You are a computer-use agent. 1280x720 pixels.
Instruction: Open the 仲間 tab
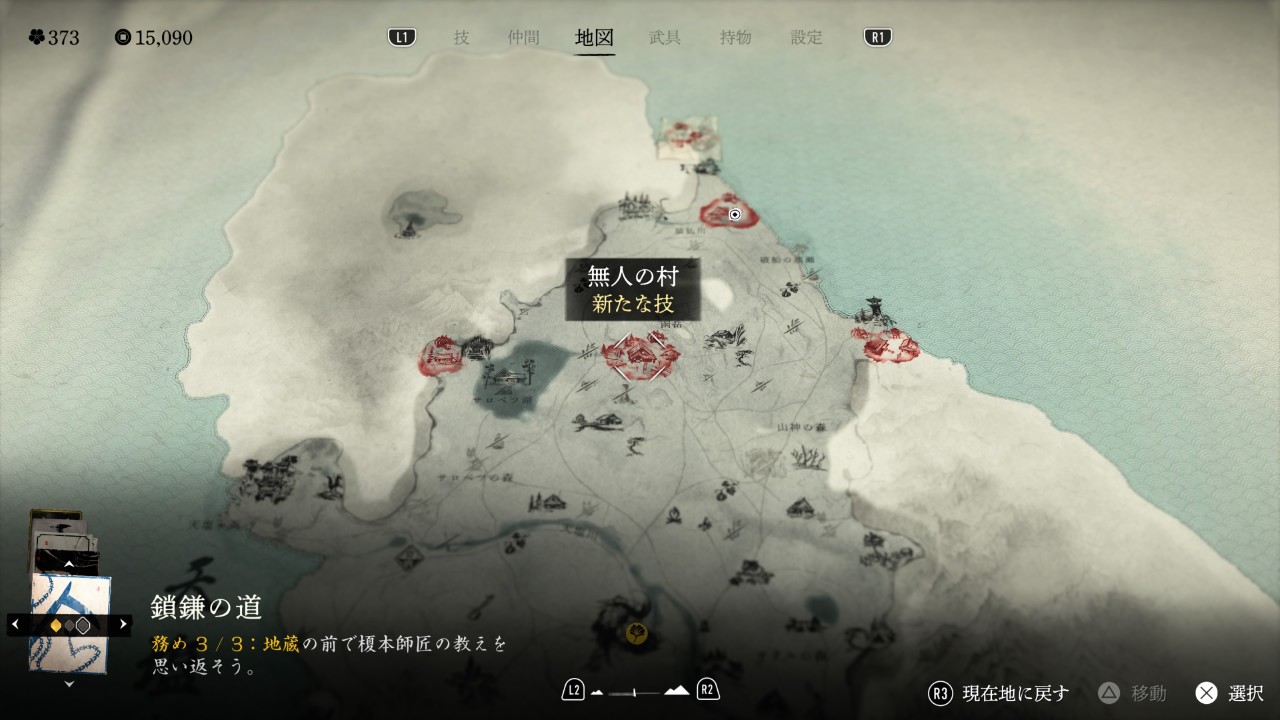point(523,38)
